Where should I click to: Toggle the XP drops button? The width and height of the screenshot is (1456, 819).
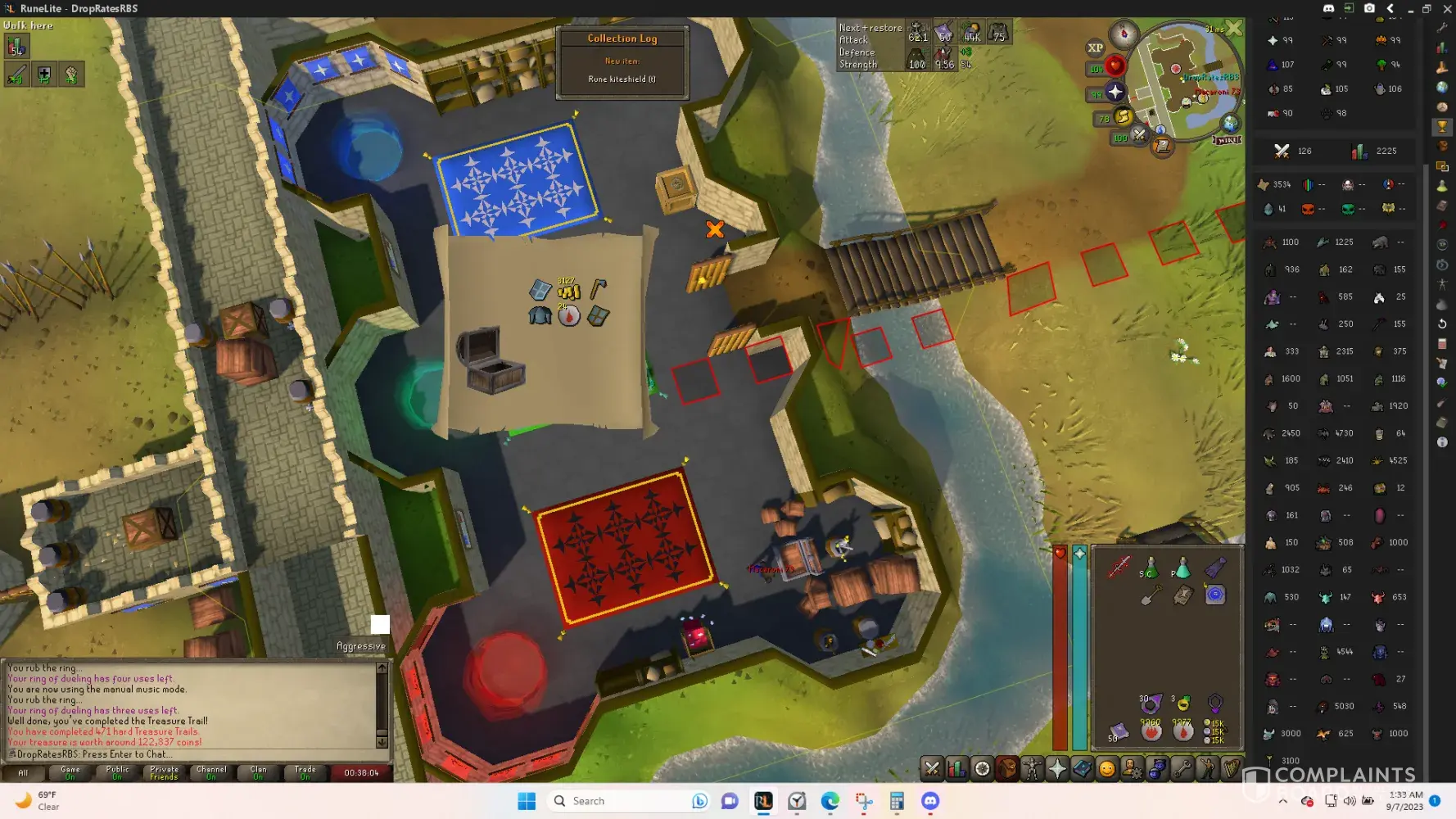1095,48
